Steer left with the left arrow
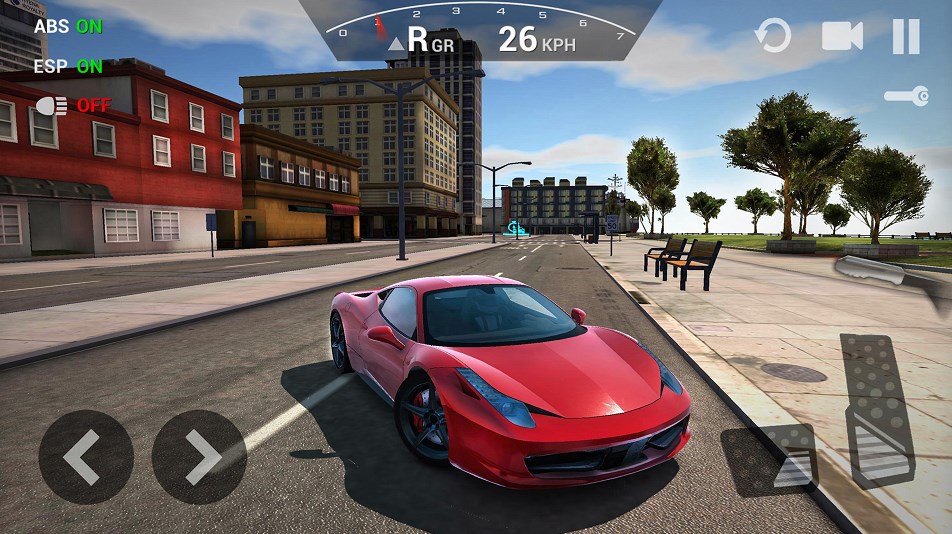This screenshot has width=952, height=534. click(85, 457)
